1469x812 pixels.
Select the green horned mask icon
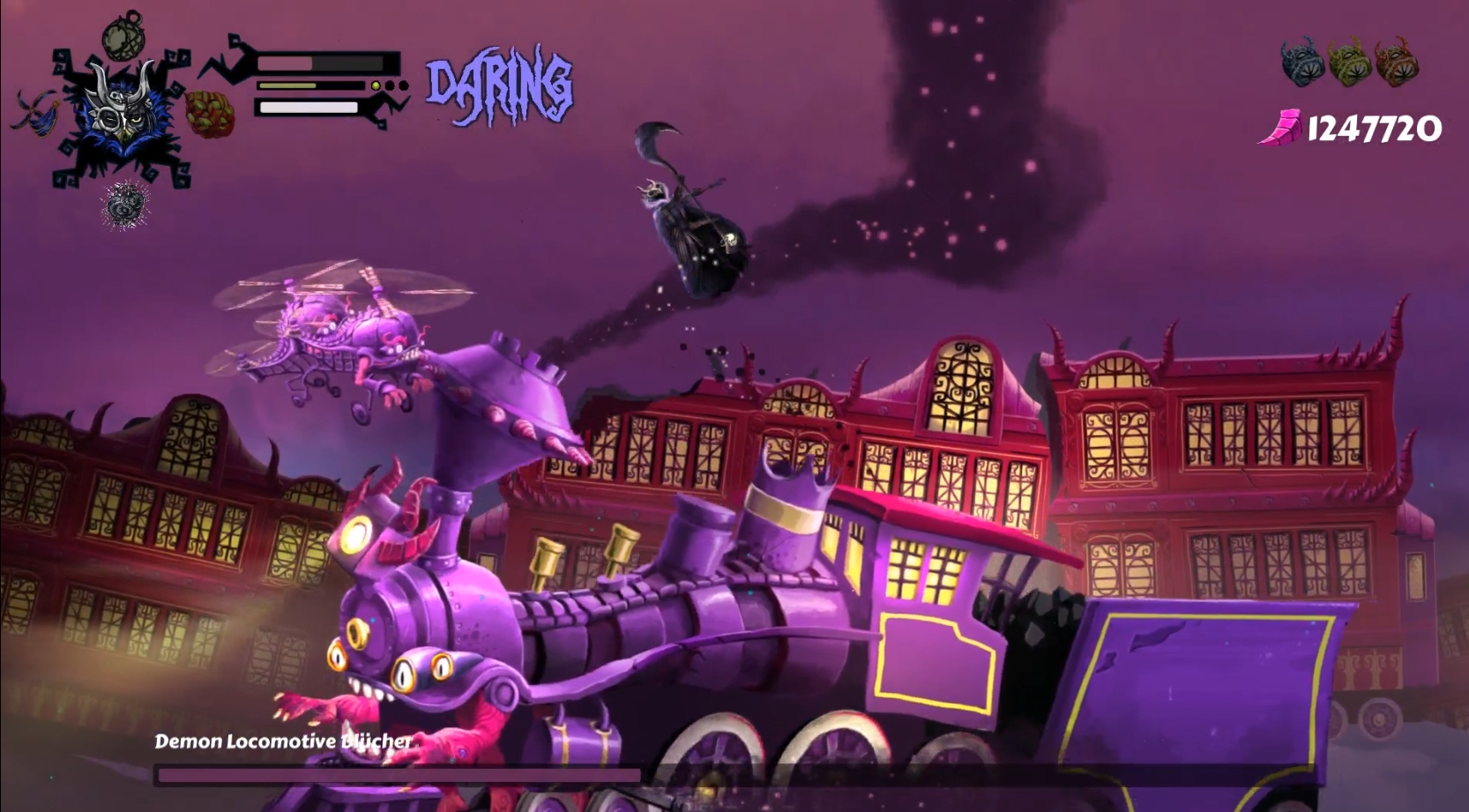(x=1349, y=62)
